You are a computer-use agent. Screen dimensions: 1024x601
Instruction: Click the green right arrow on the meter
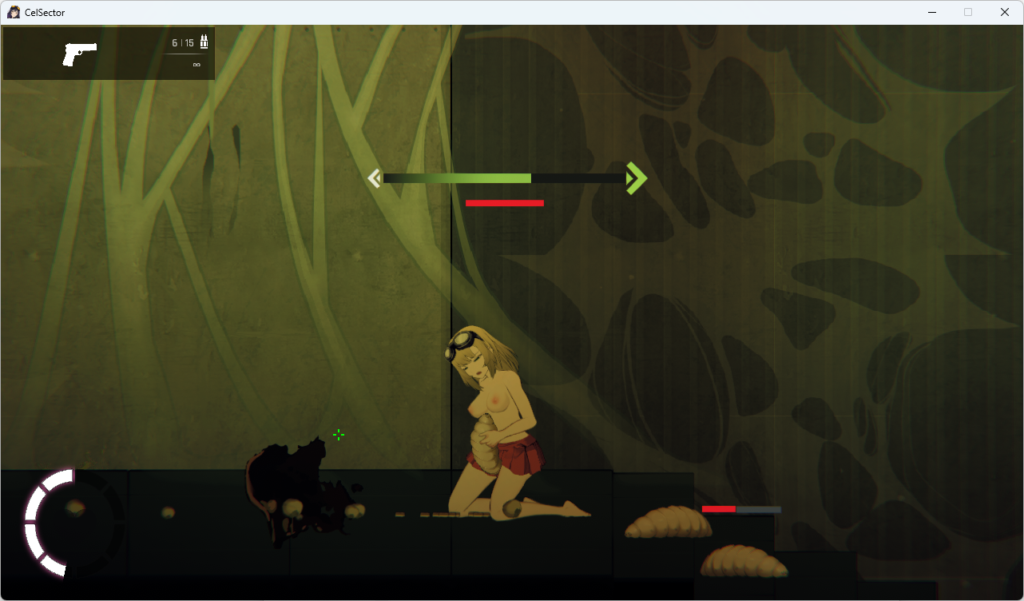[x=635, y=178]
